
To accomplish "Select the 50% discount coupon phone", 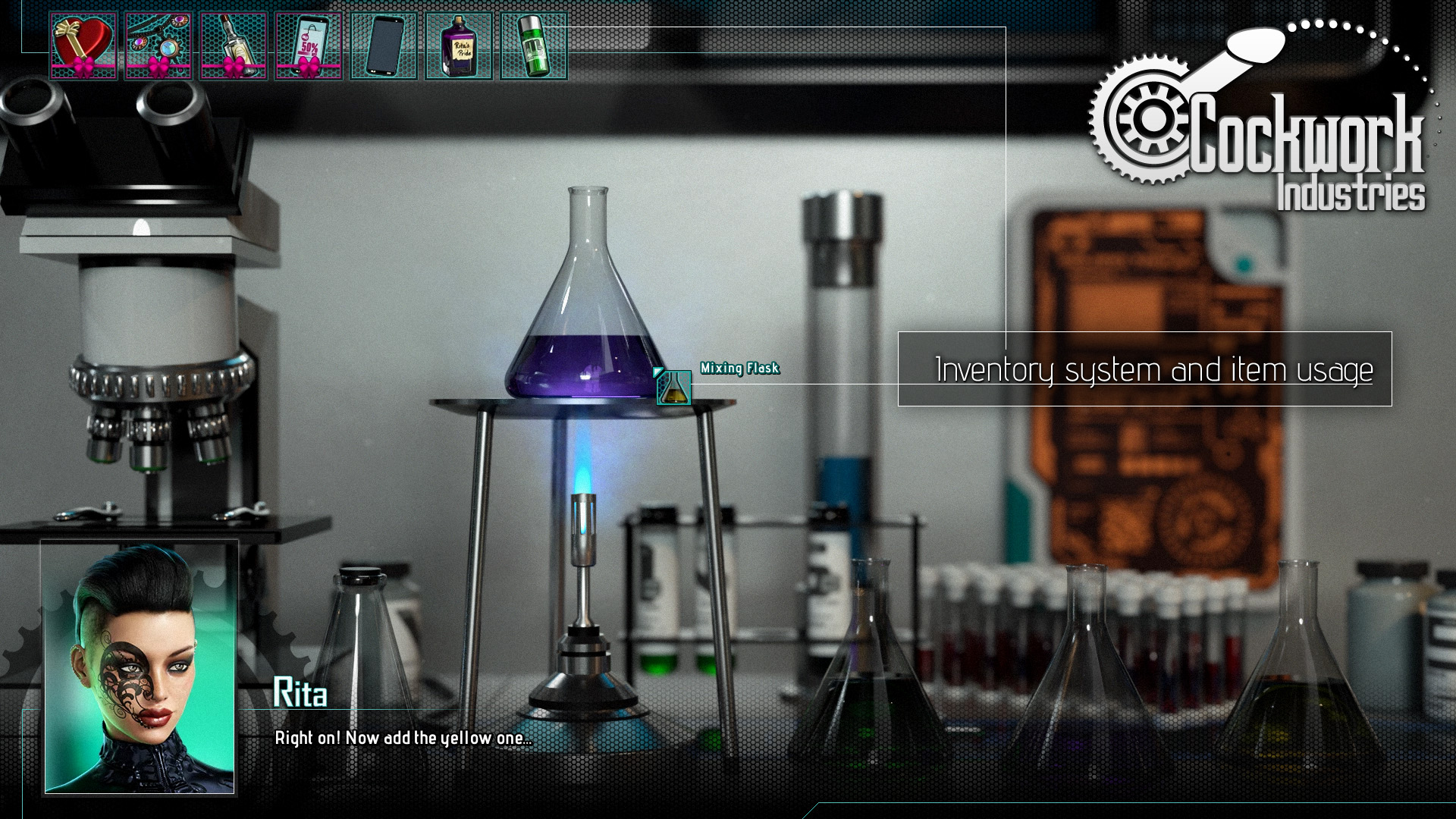I will [309, 46].
